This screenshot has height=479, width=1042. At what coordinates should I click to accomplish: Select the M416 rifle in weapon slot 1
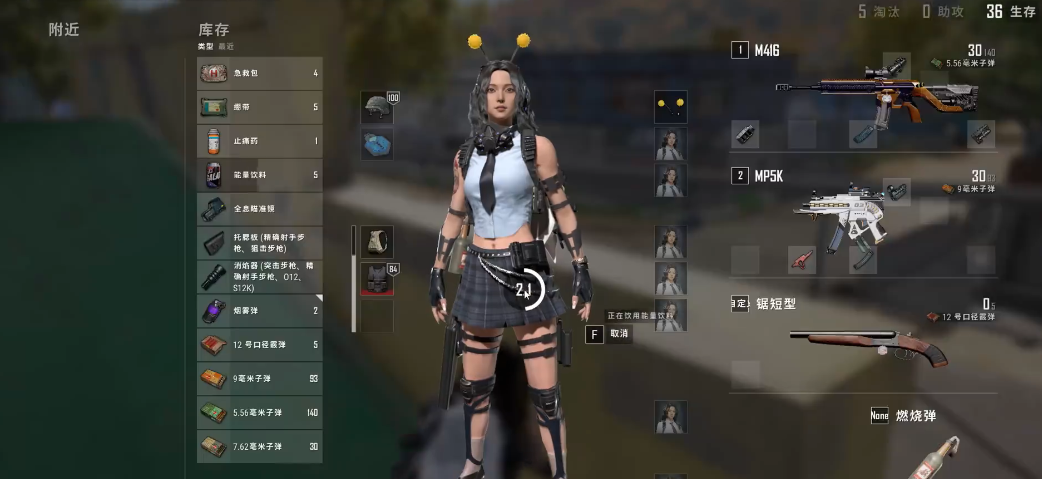865,92
